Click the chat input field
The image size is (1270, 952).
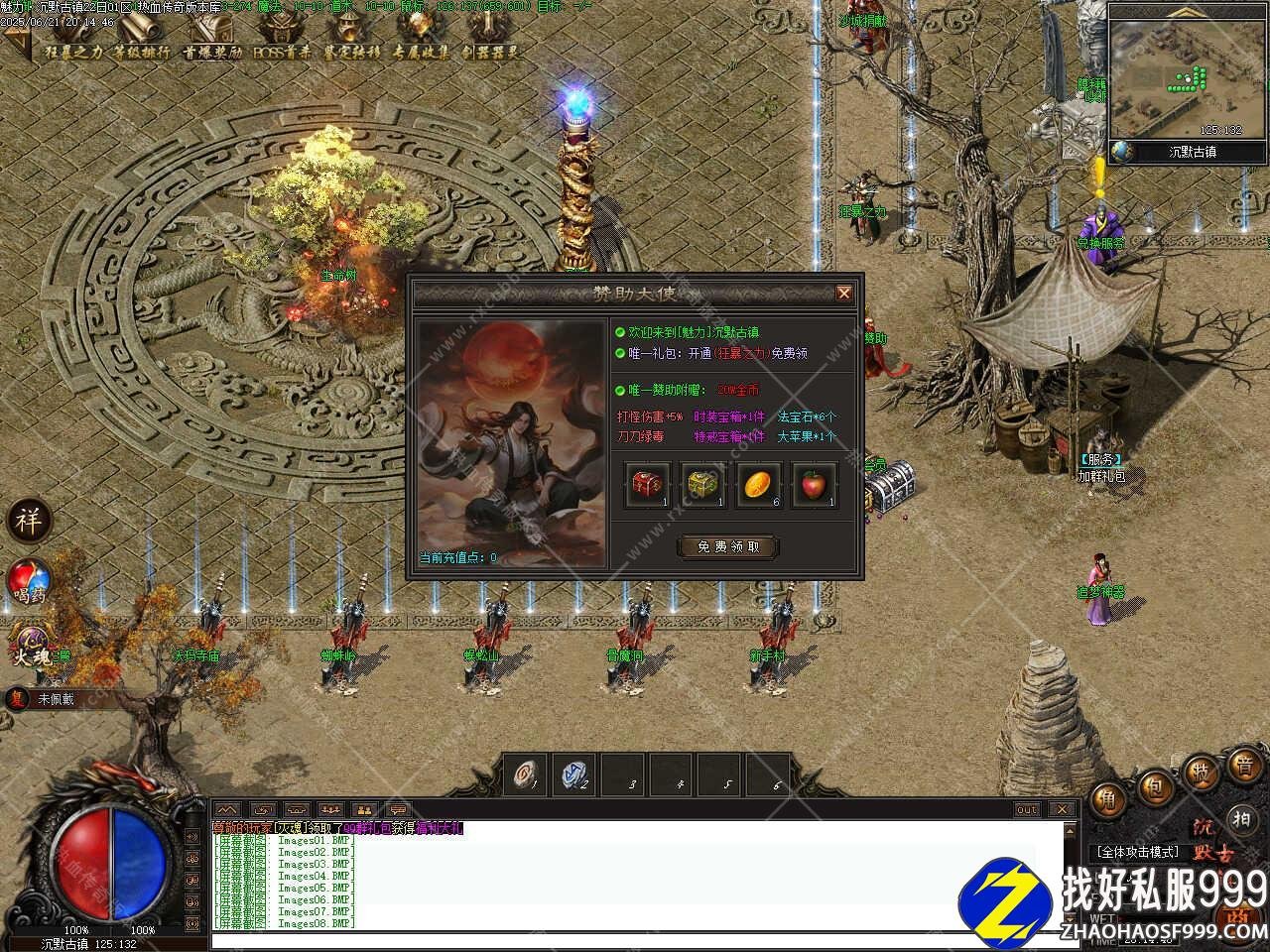(x=635, y=939)
